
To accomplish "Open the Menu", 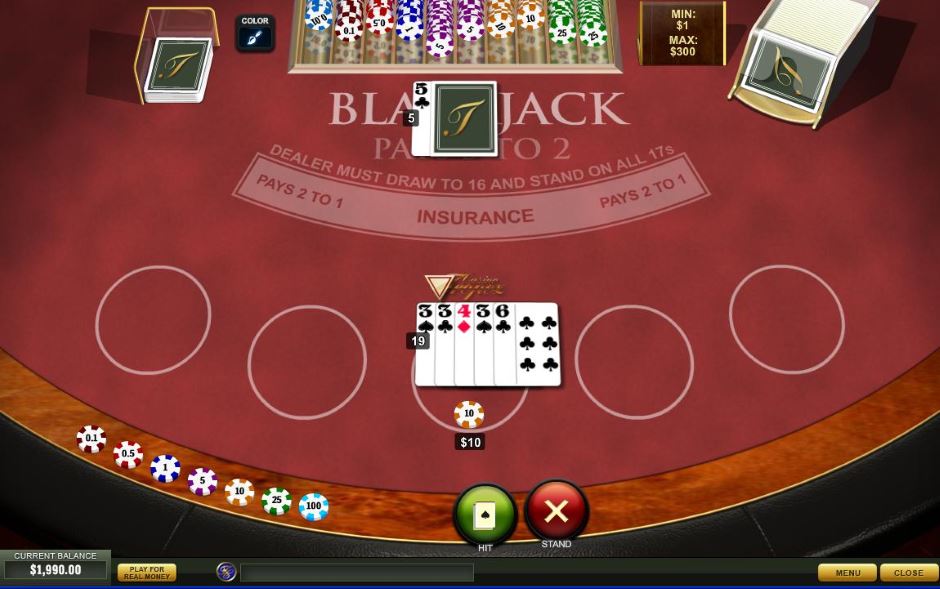I will coord(847,572).
